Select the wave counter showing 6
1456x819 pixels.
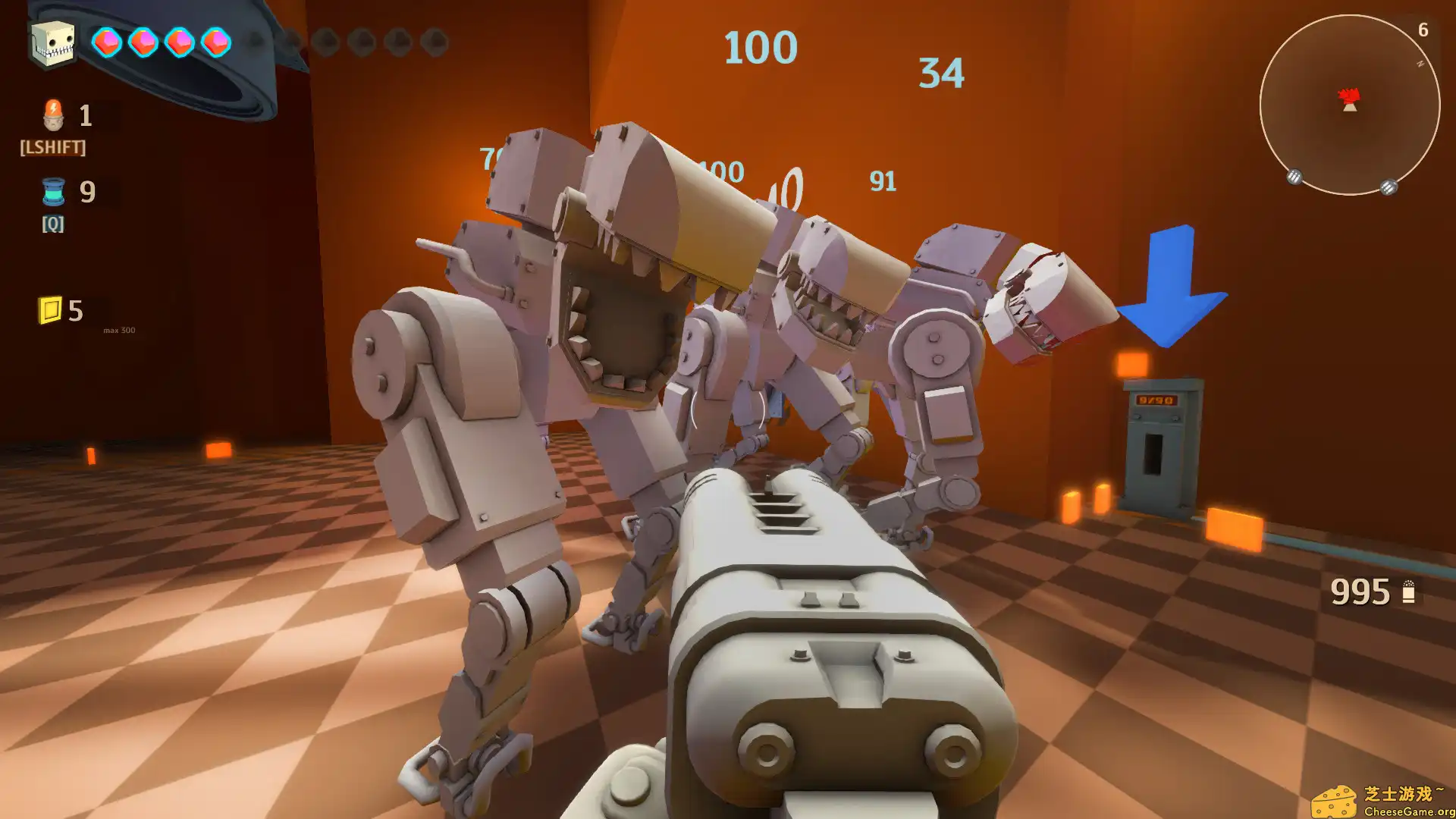pyautogui.click(x=1422, y=31)
